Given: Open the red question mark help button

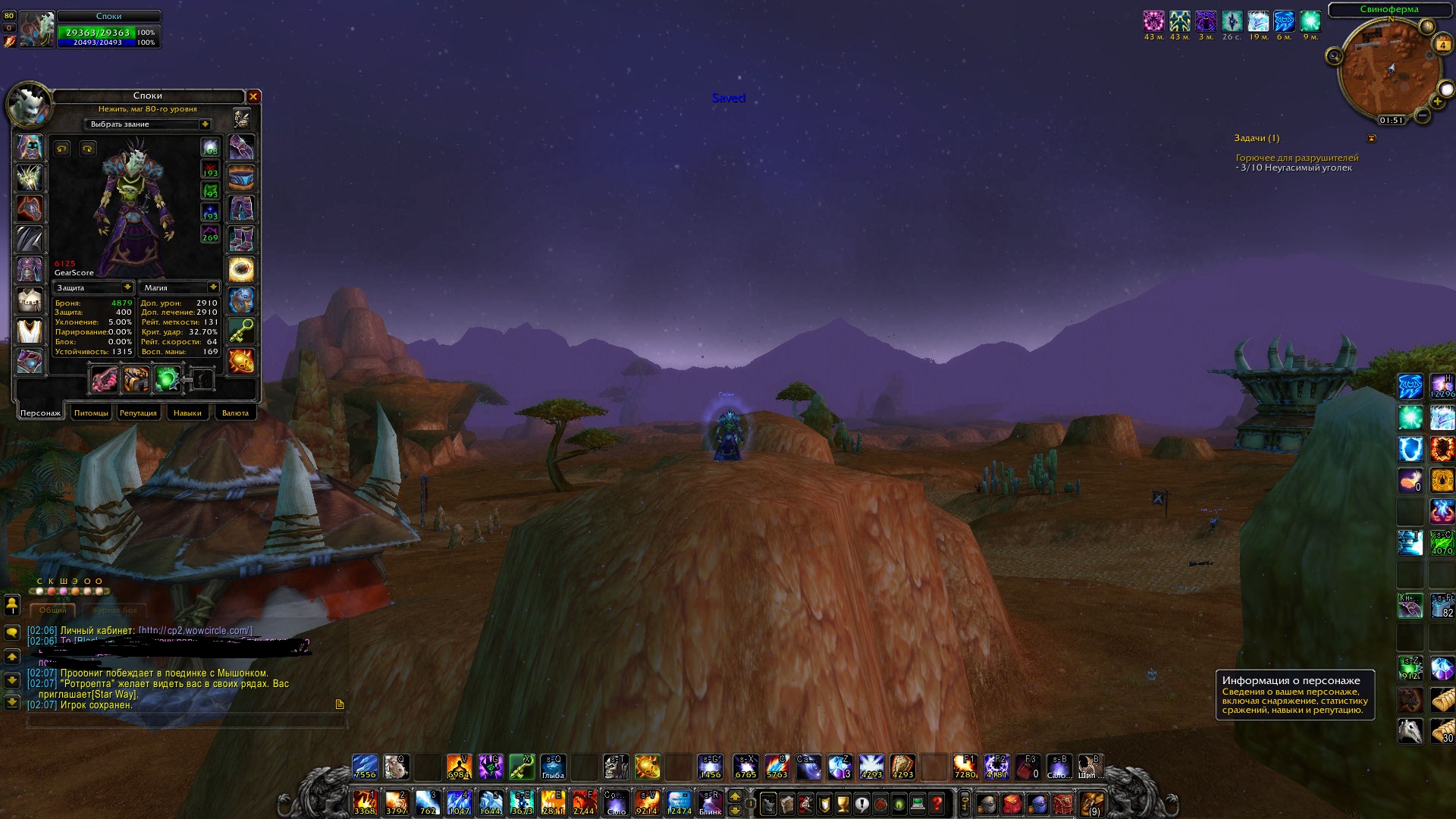Looking at the screenshot, I should click(937, 802).
